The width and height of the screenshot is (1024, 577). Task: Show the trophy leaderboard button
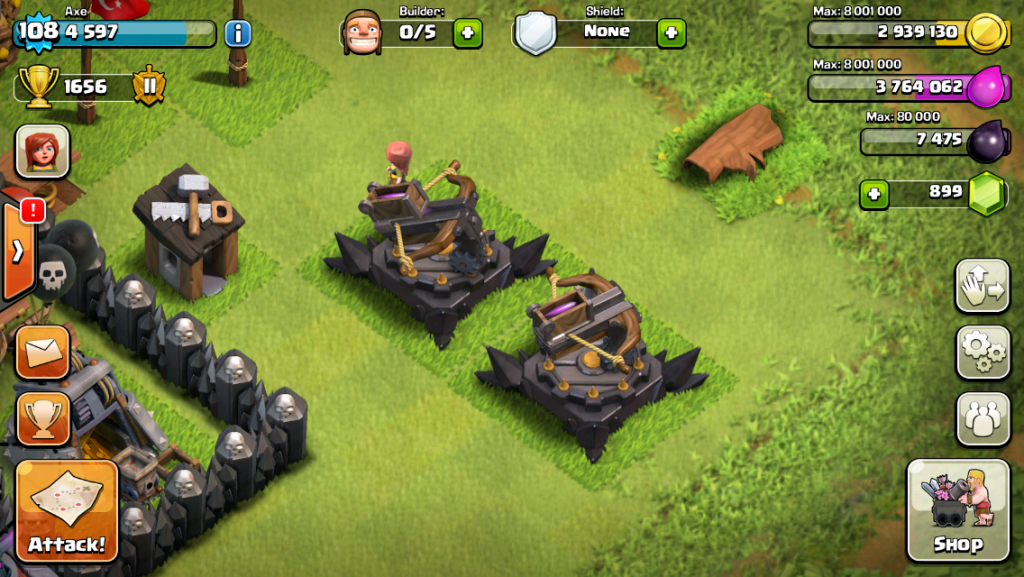(43, 418)
